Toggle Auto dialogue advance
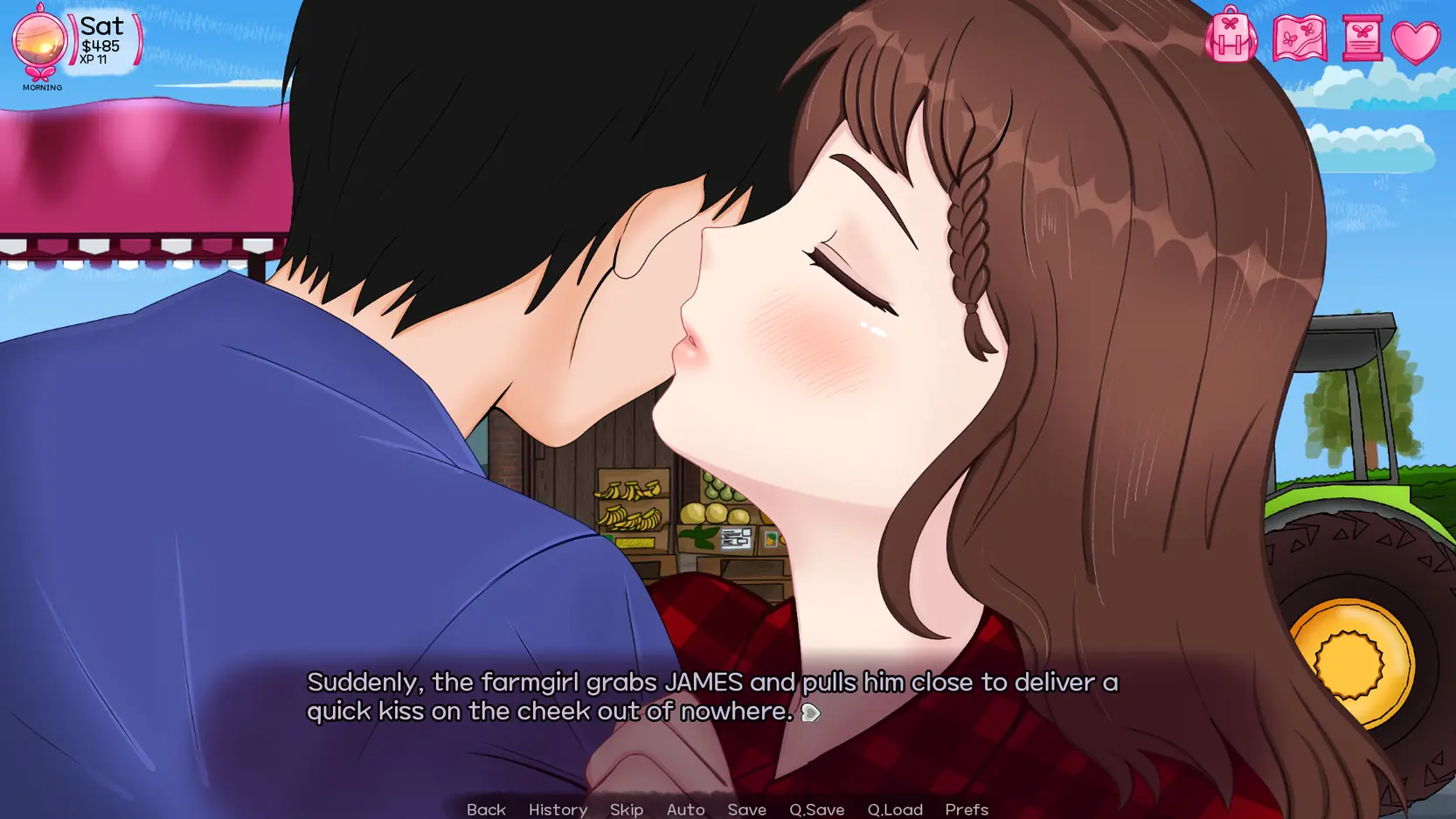 tap(685, 809)
